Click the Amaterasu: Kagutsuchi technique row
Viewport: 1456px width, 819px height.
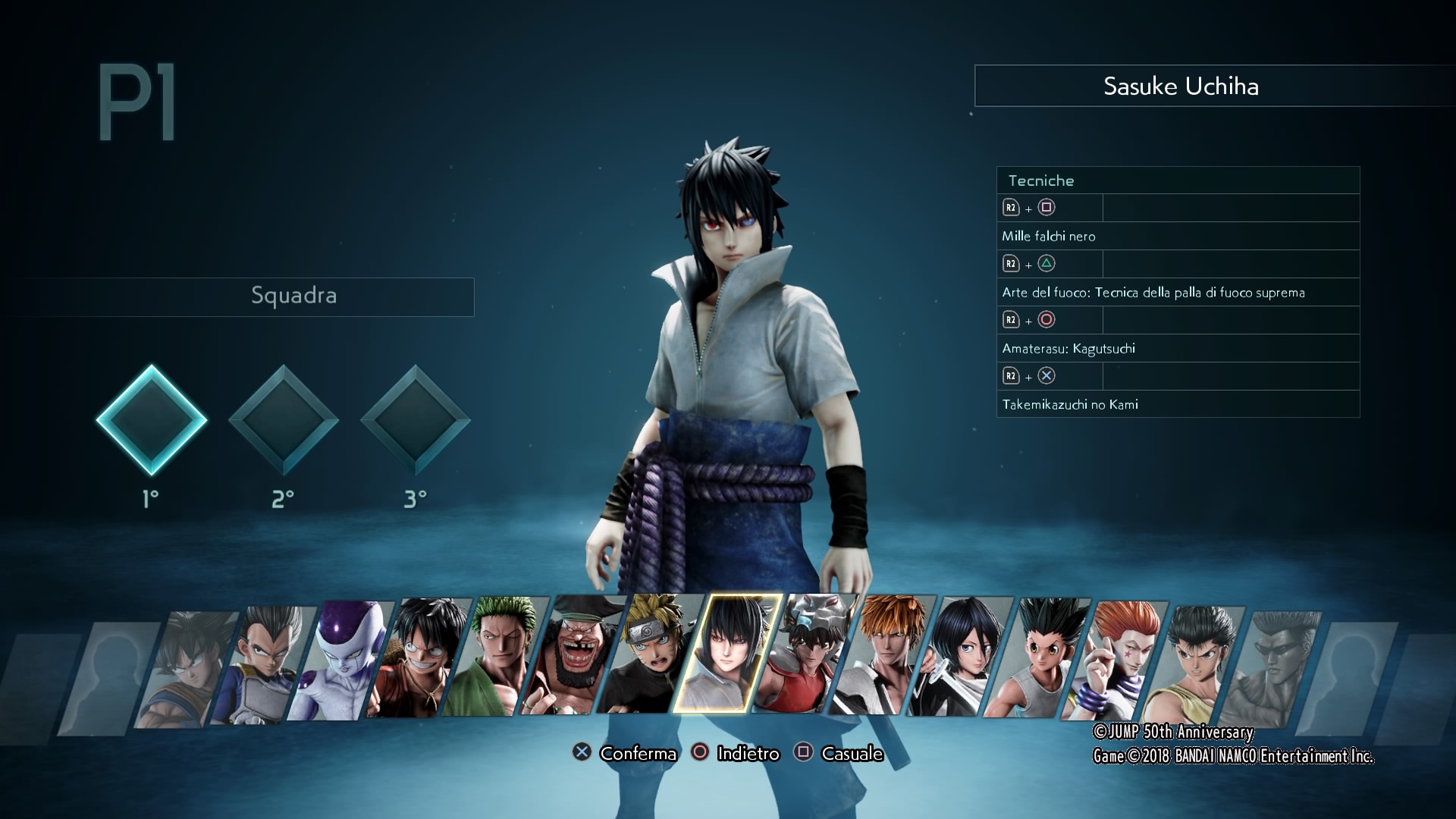tap(1178, 348)
